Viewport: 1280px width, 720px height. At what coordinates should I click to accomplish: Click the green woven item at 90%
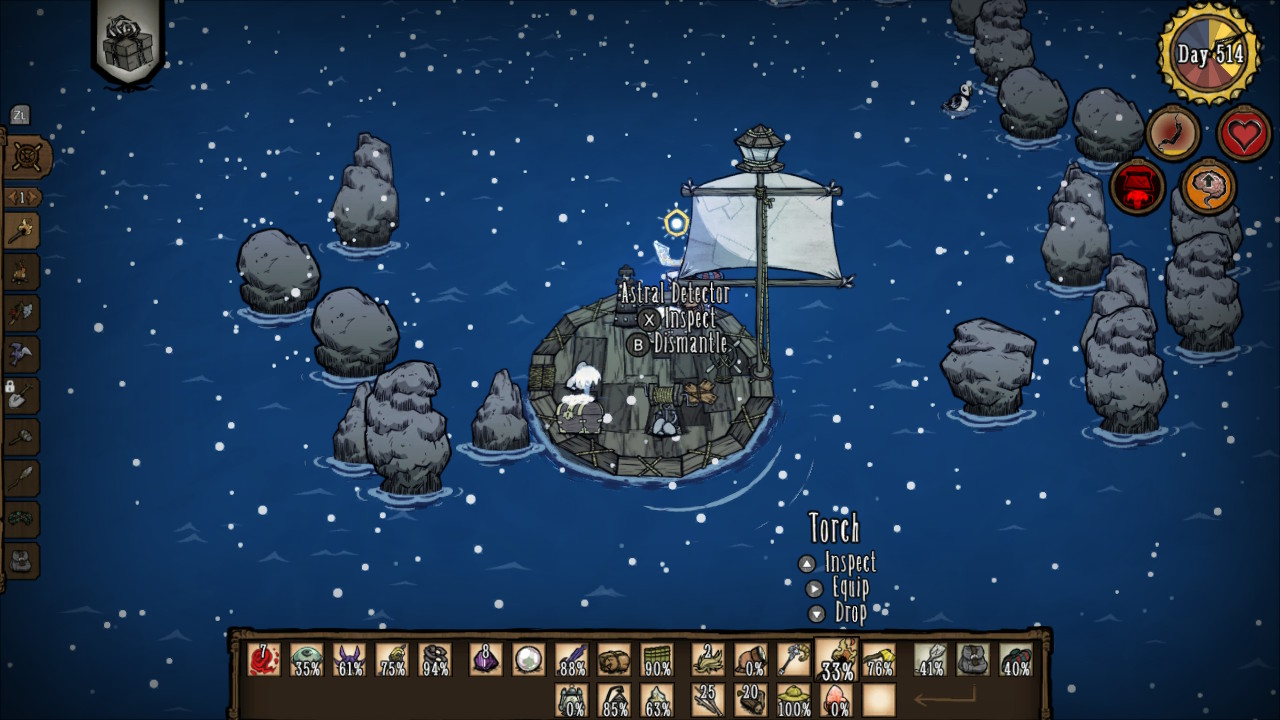[x=656, y=660]
